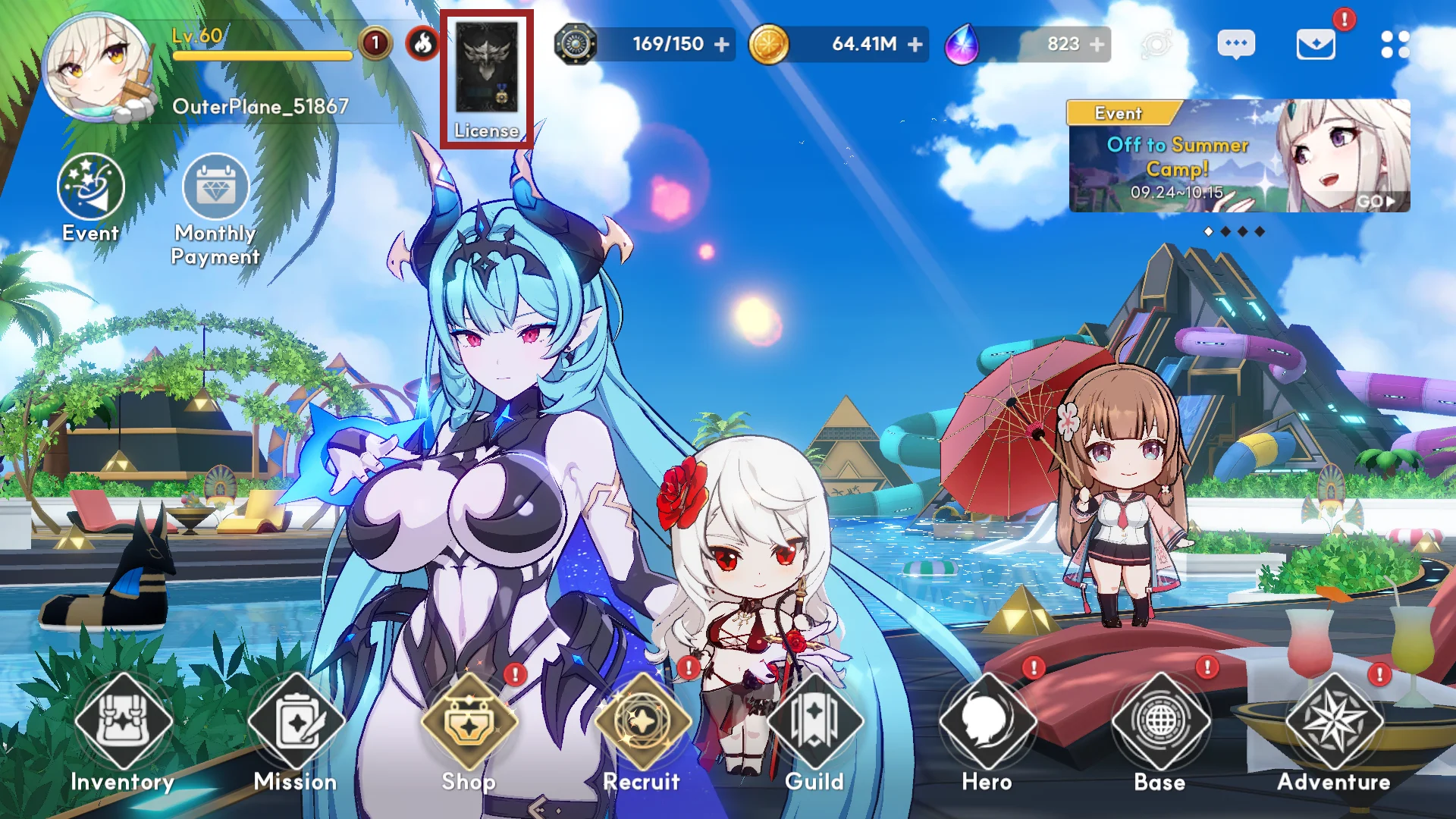
Task: Open Monthly Payment calendar
Action: [216, 188]
